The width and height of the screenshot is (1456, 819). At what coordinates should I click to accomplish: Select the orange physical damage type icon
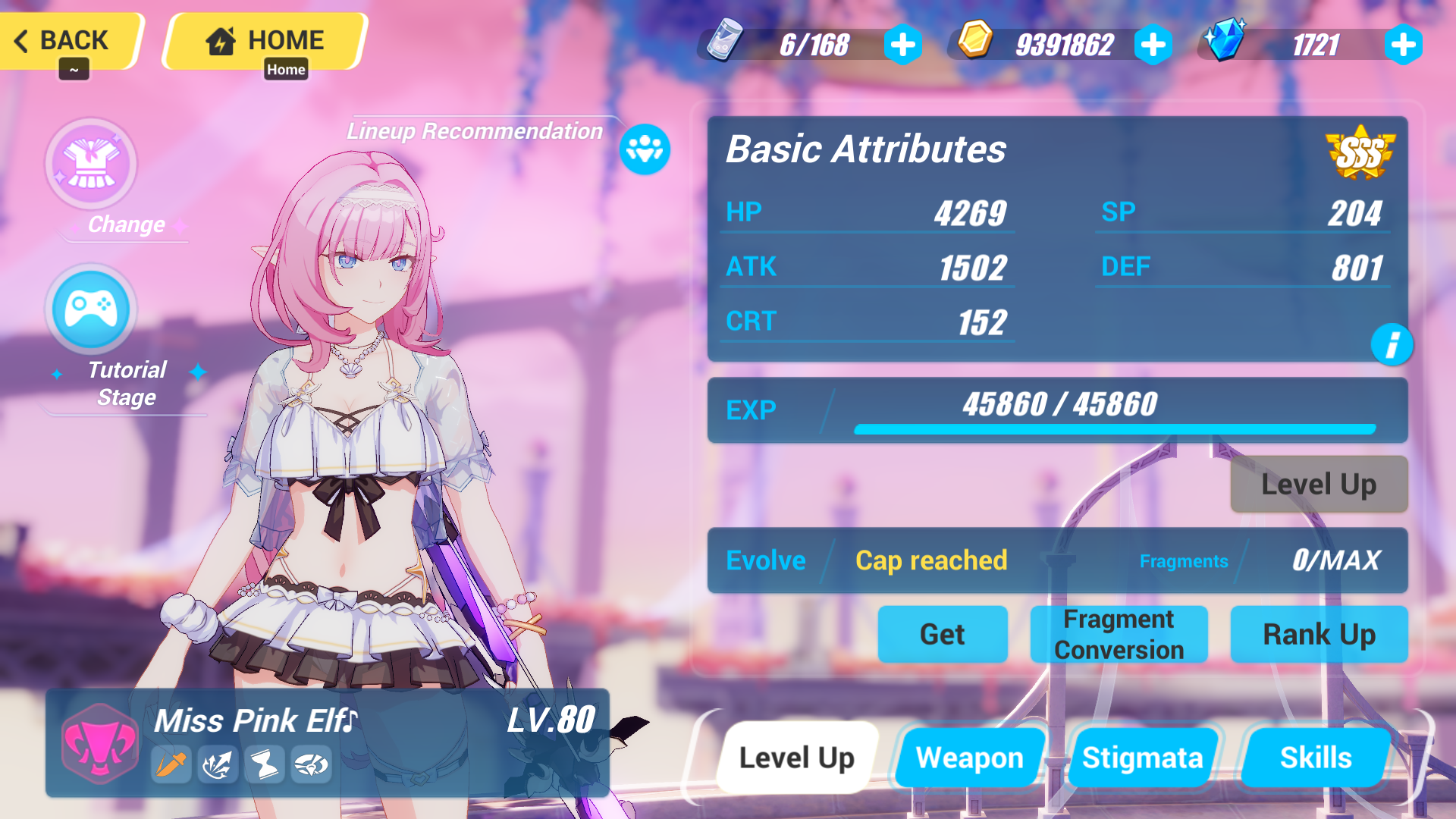click(171, 764)
